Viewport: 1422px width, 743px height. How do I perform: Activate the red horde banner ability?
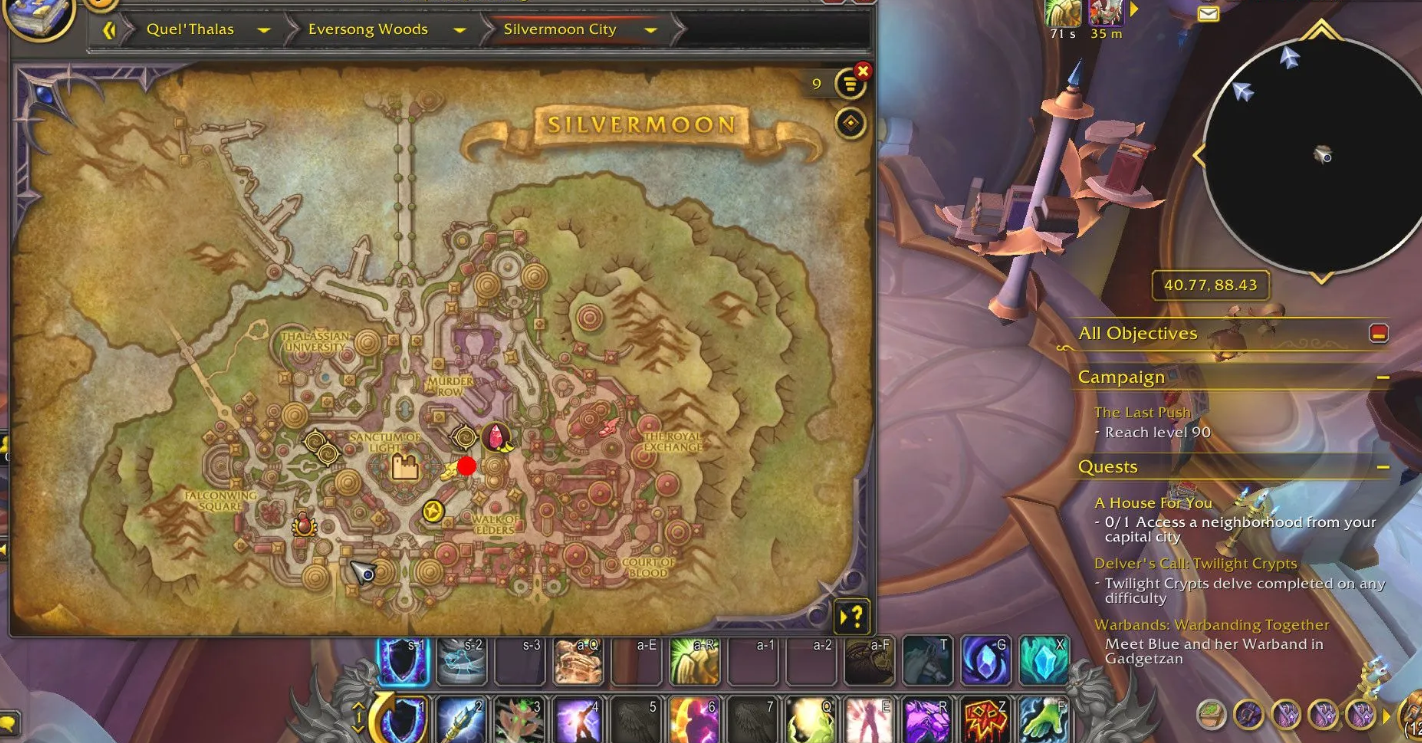pos(985,720)
